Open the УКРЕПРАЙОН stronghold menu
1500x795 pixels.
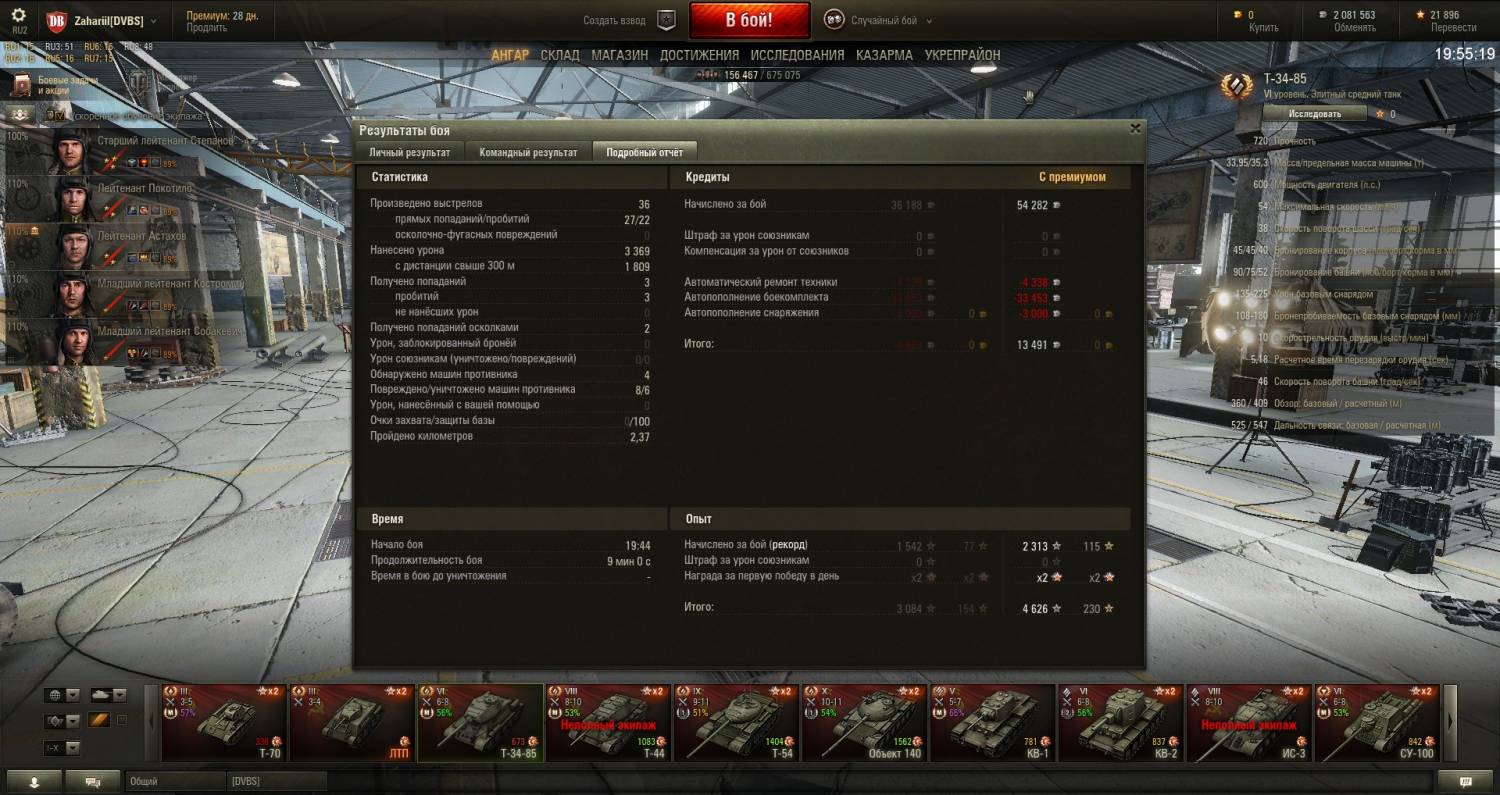coord(962,55)
